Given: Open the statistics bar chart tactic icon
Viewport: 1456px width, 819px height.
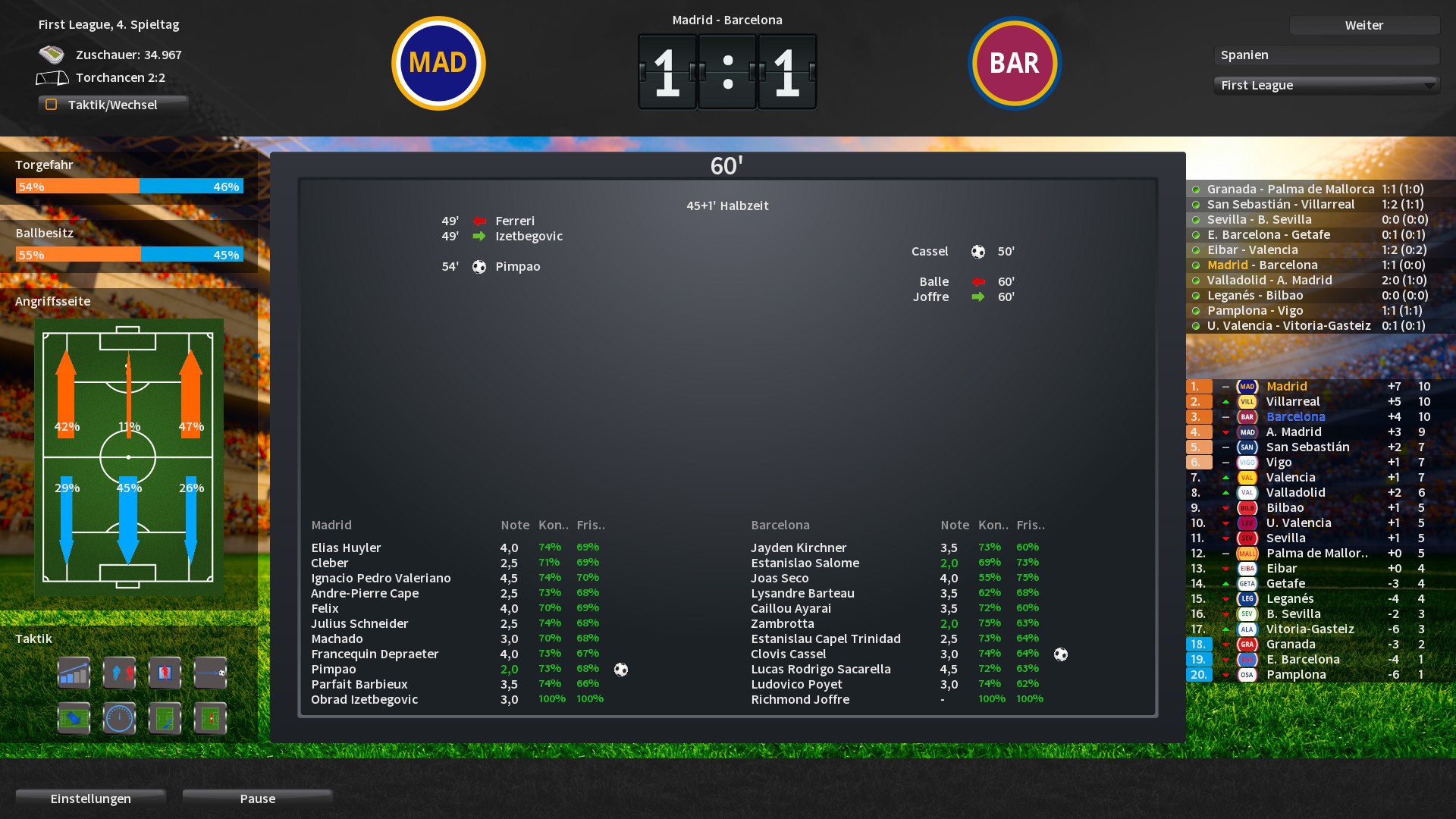Looking at the screenshot, I should [x=74, y=673].
